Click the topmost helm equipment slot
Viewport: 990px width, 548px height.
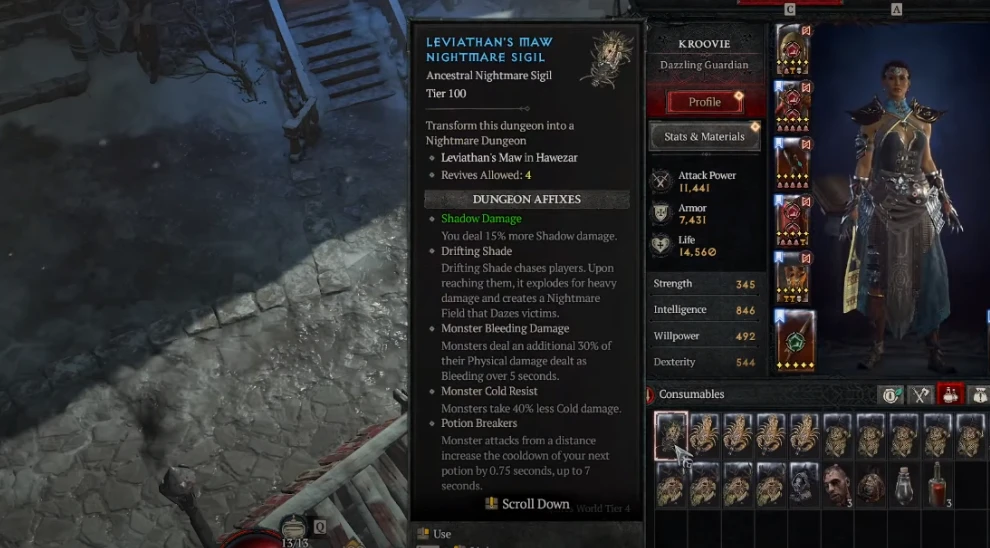click(792, 49)
